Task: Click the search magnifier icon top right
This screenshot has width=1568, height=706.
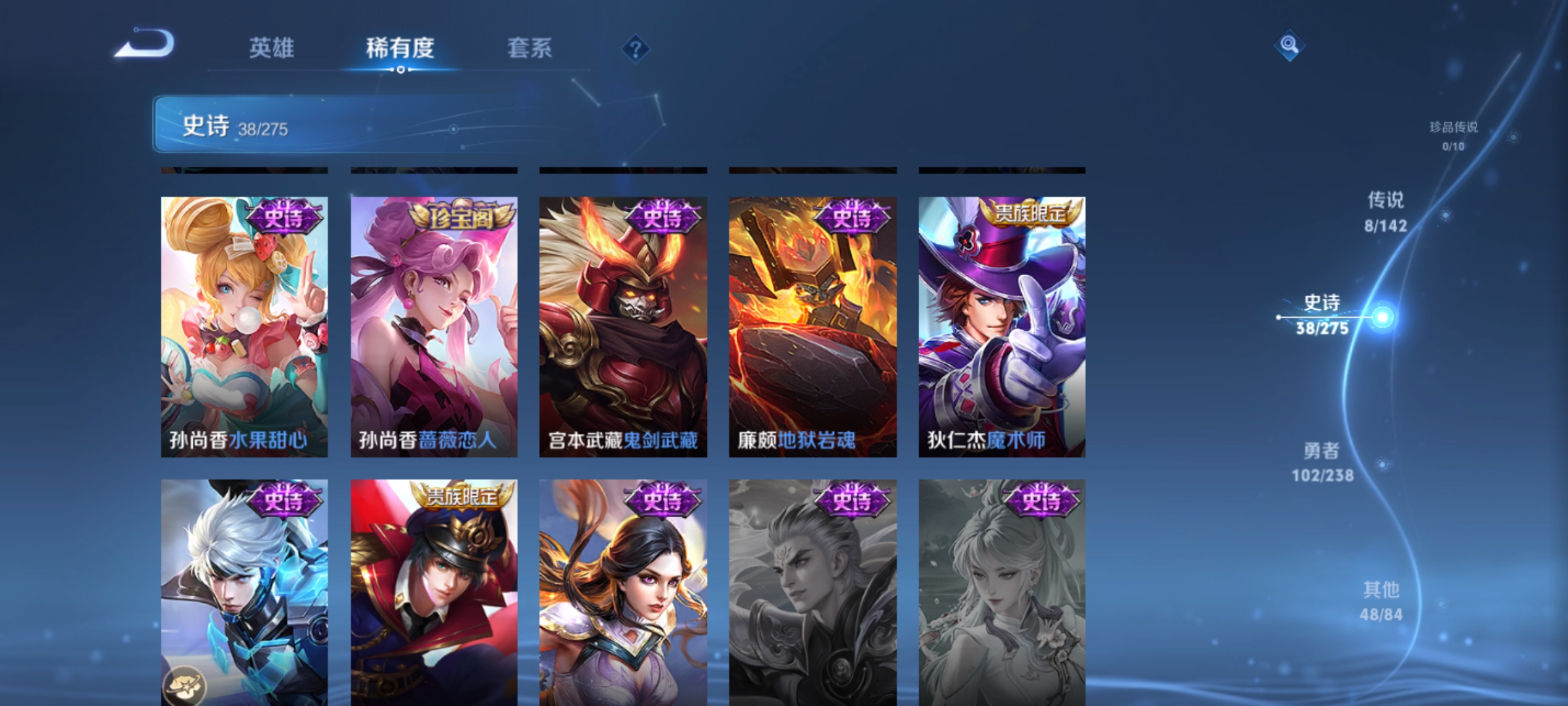Action: point(1289,46)
